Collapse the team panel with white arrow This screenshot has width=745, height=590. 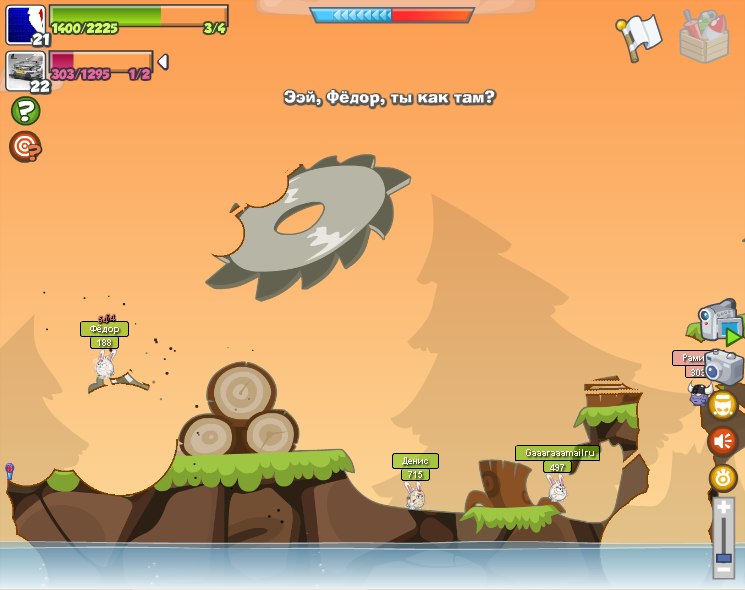[x=163, y=62]
